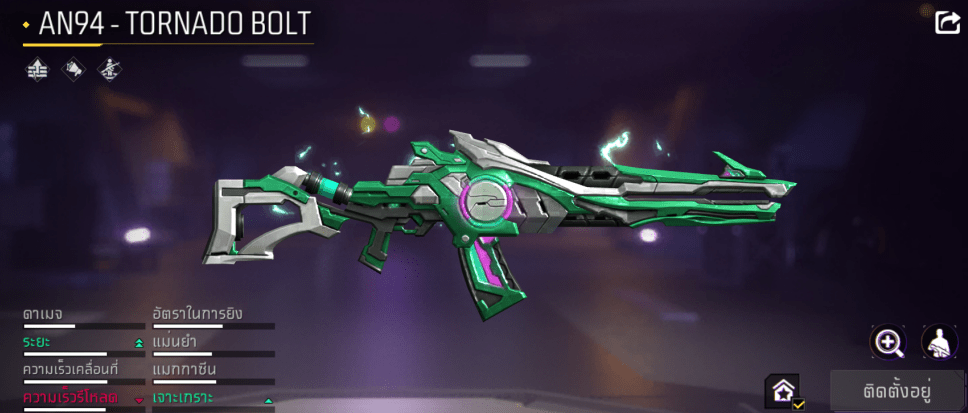Open the share button in the top corner
Viewport: 968px width, 413px height.
946,22
